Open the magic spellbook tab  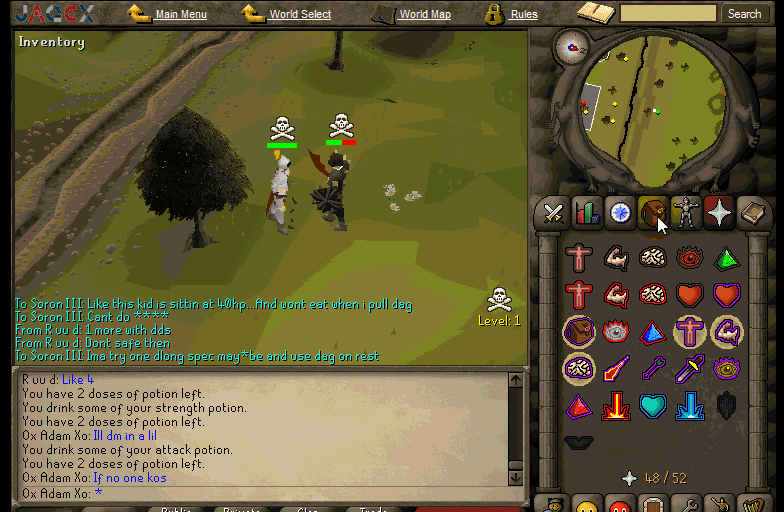pyautogui.click(x=752, y=213)
